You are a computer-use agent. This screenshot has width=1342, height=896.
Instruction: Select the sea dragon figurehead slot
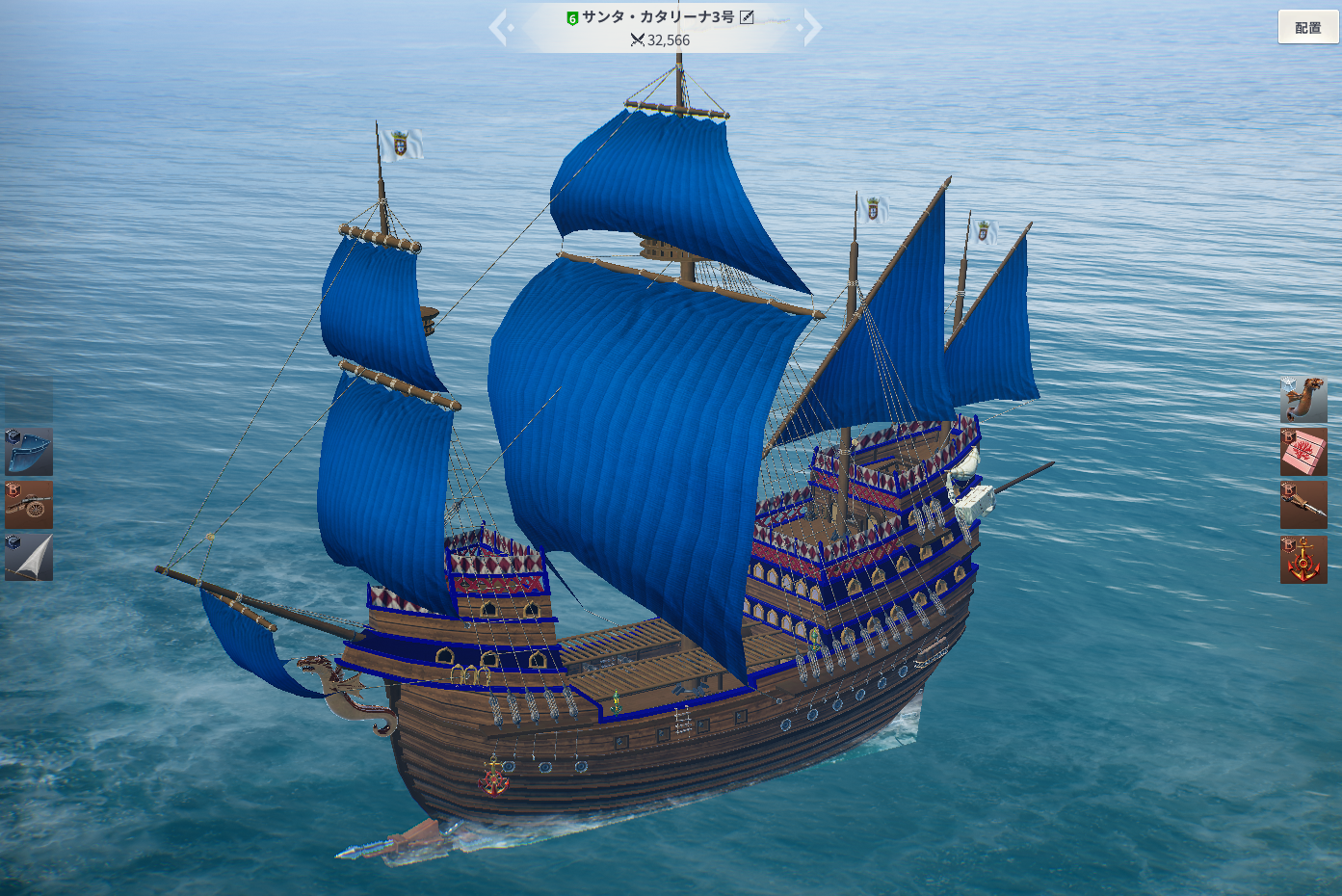[x=1303, y=400]
